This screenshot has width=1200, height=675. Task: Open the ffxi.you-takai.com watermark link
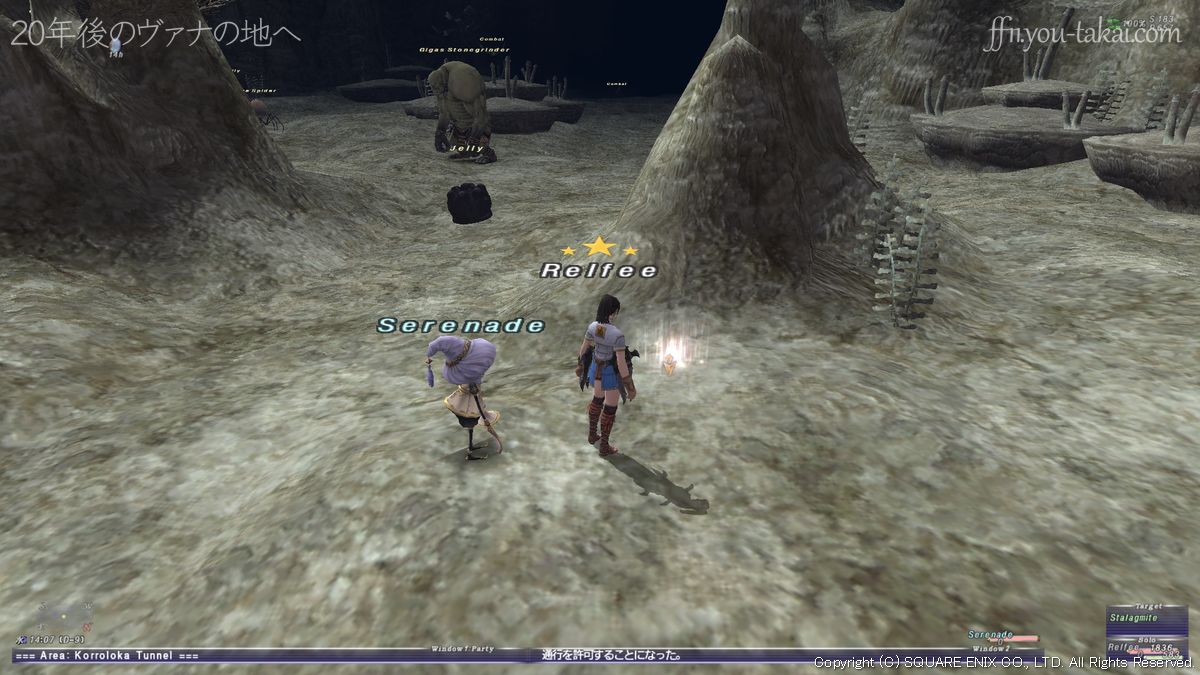1080,36
